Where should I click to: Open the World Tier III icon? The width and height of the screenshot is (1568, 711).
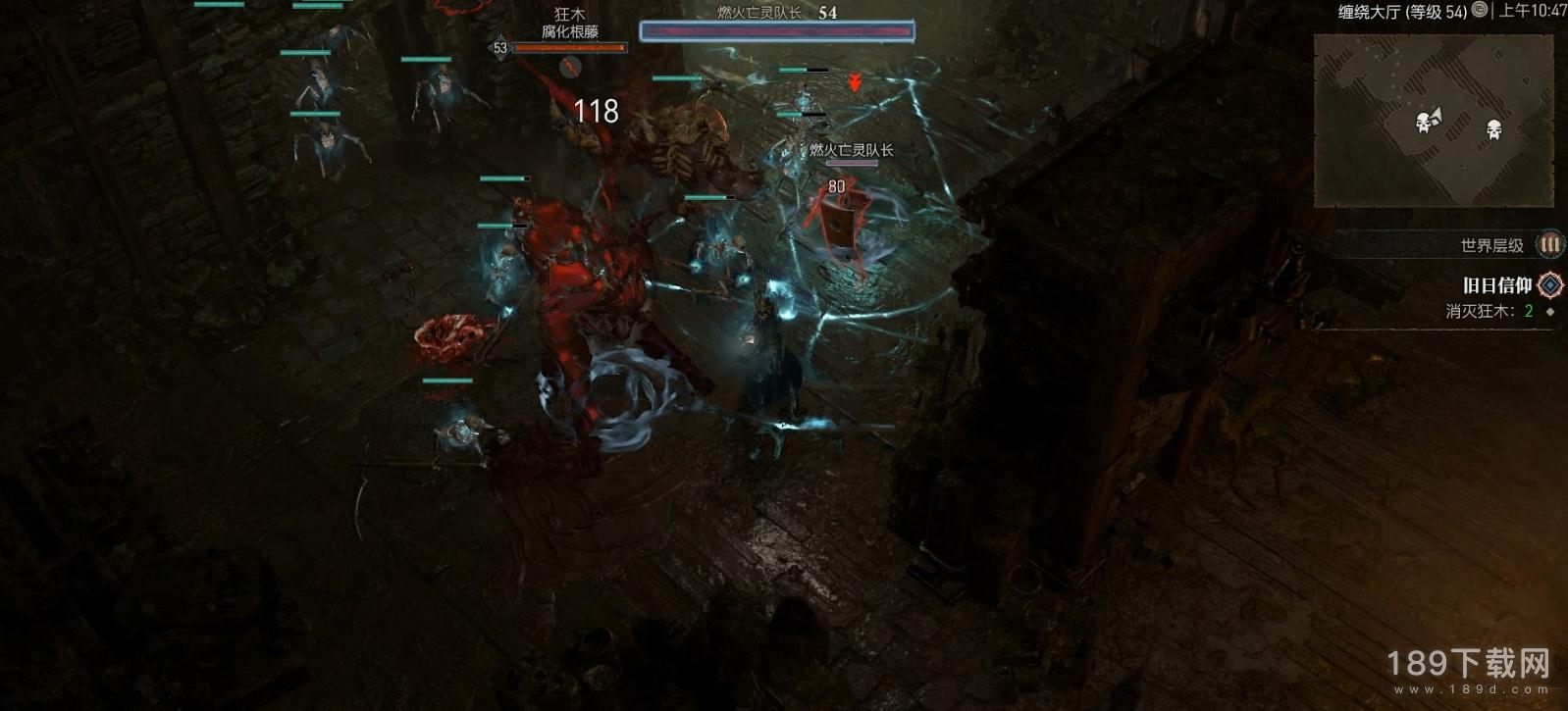pos(1548,244)
